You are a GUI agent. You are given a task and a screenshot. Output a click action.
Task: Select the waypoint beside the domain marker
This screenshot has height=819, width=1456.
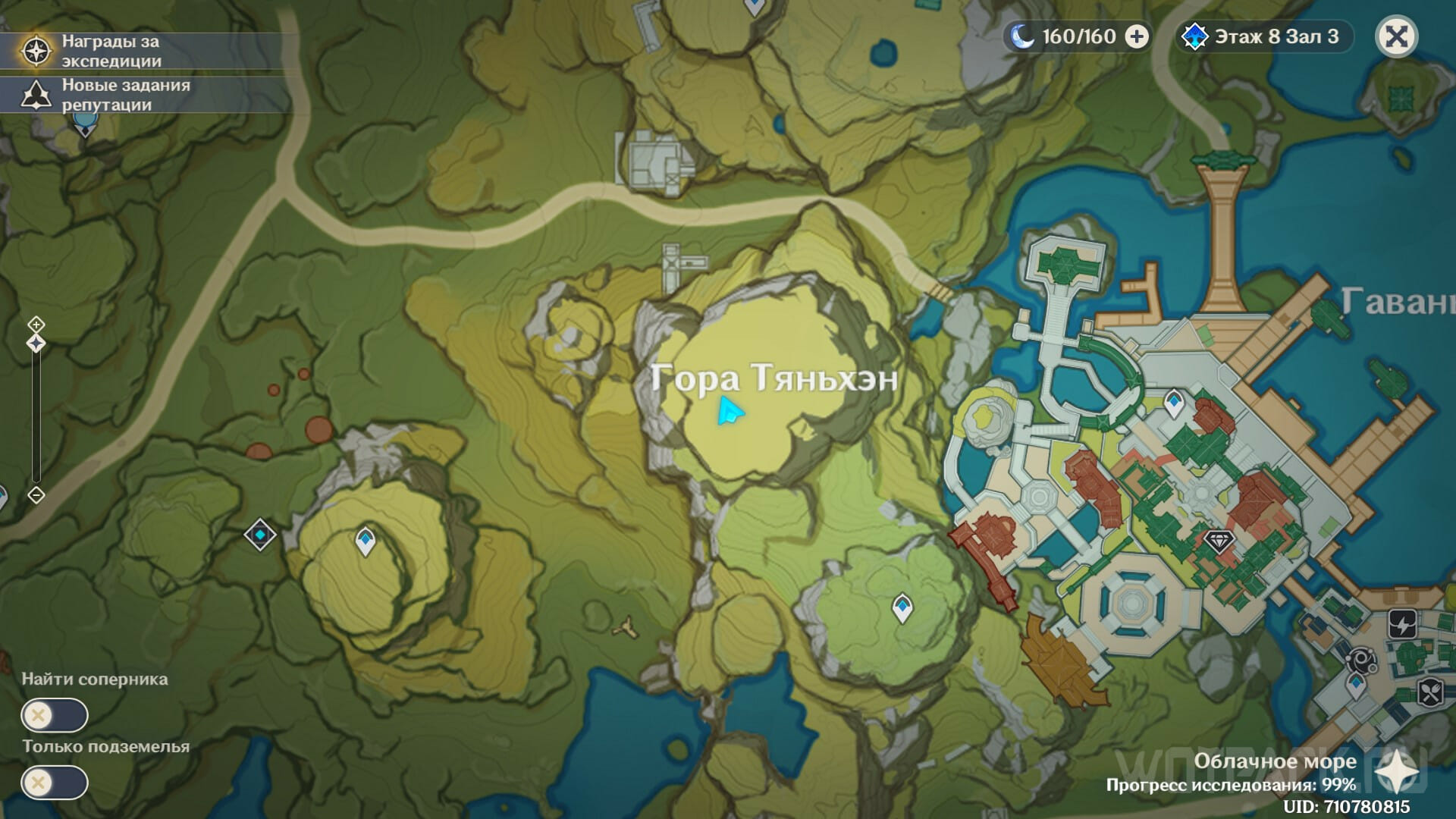[366, 541]
